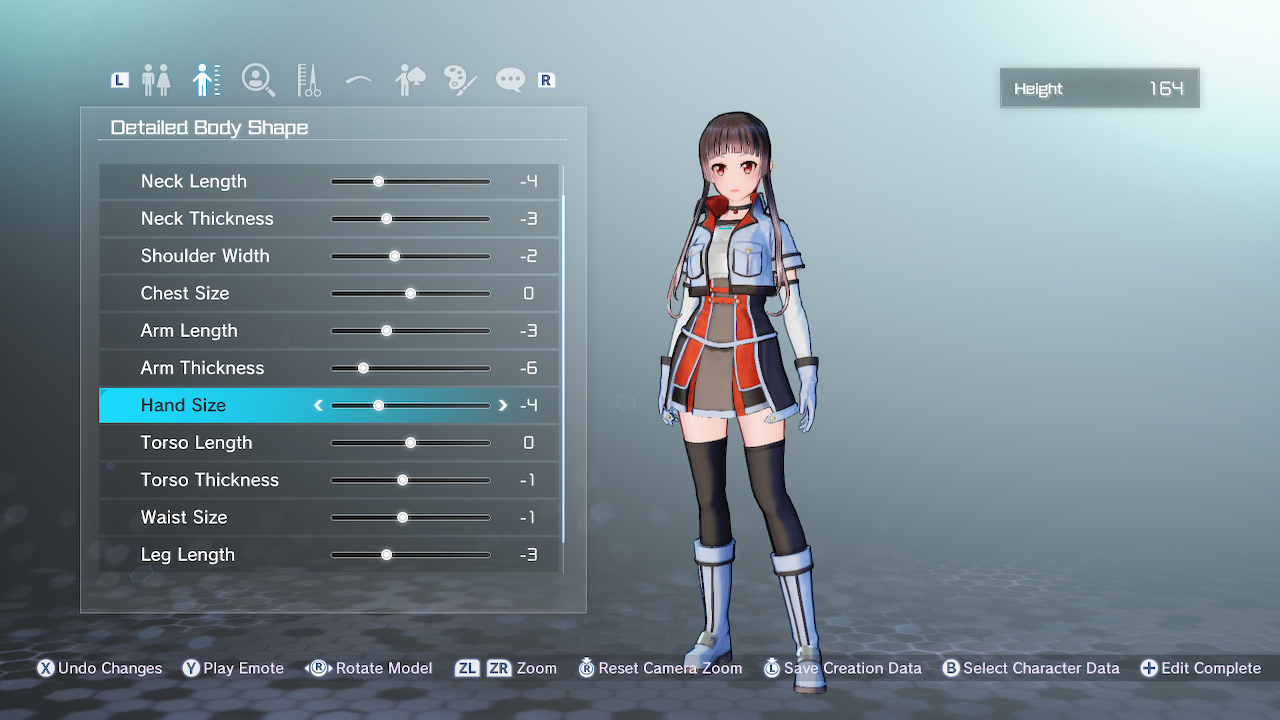Select the face editing magnifier icon

tap(258, 79)
